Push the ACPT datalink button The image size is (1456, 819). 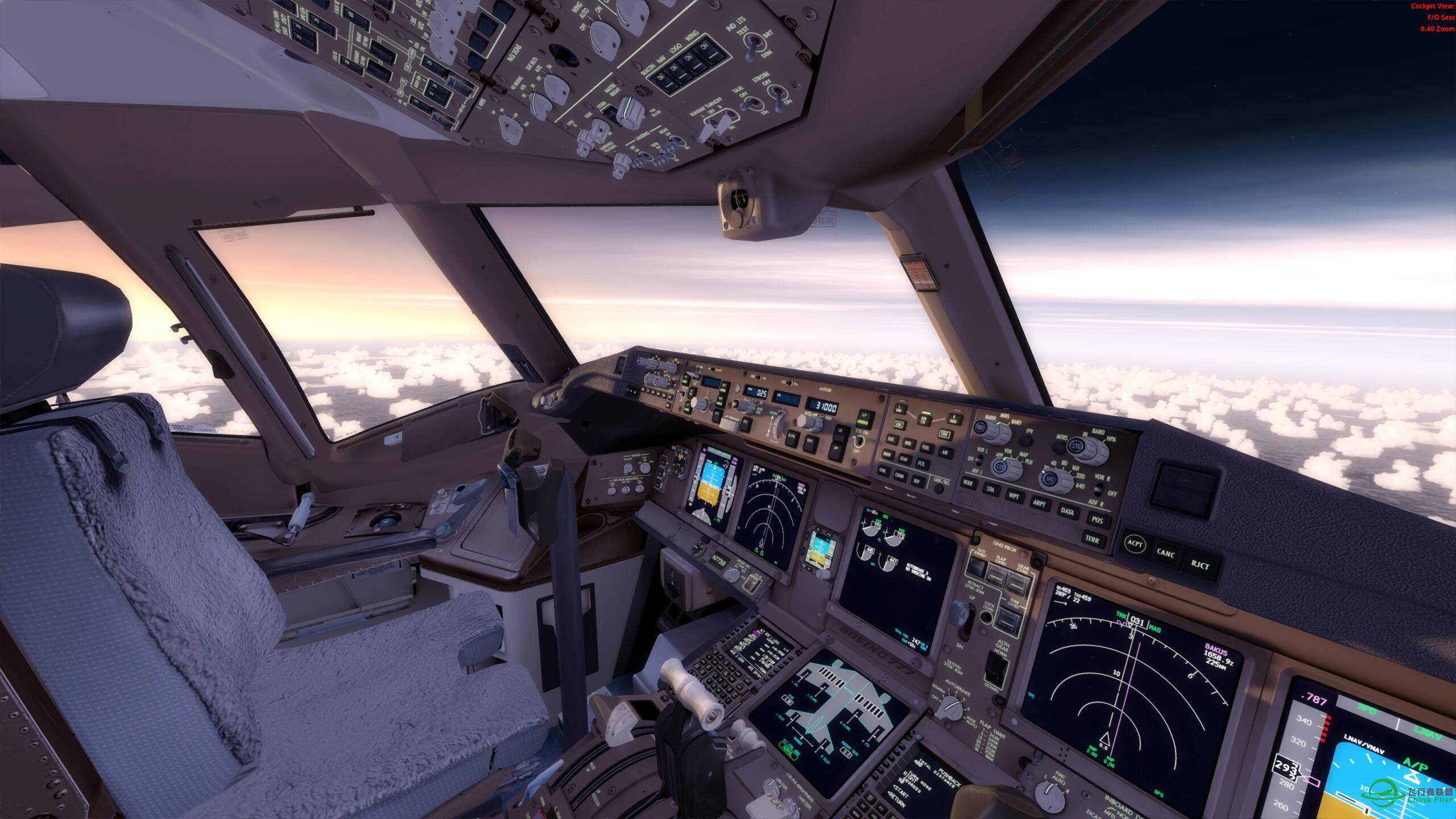[1135, 544]
